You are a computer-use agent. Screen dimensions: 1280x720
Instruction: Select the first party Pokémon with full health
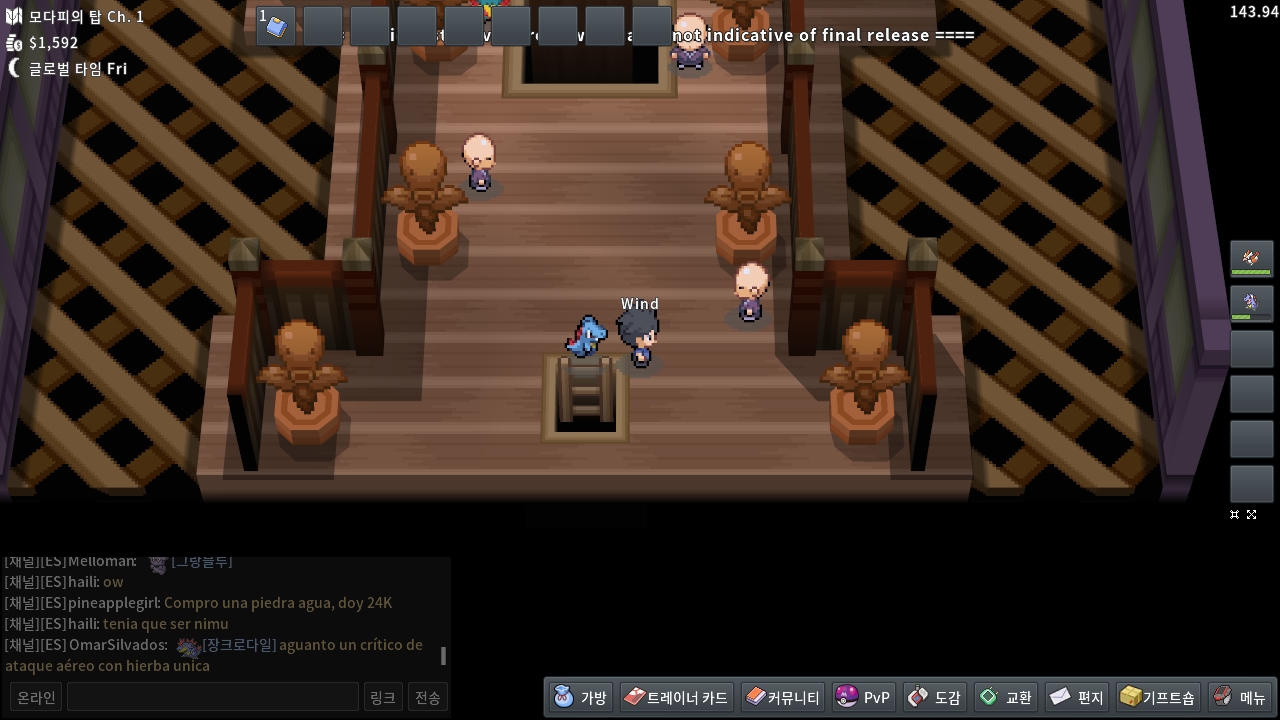(1251, 258)
